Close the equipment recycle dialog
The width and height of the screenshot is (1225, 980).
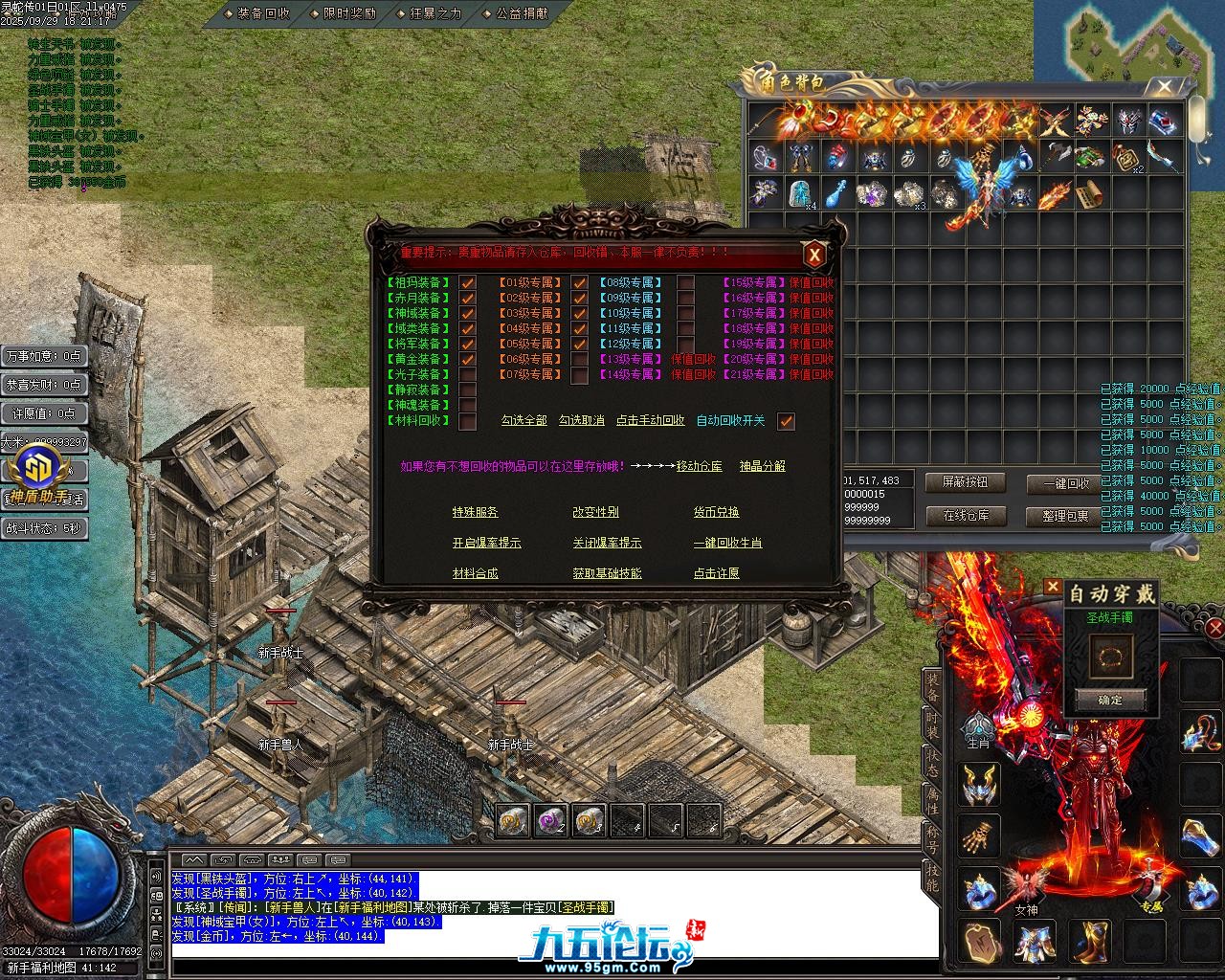coord(813,255)
